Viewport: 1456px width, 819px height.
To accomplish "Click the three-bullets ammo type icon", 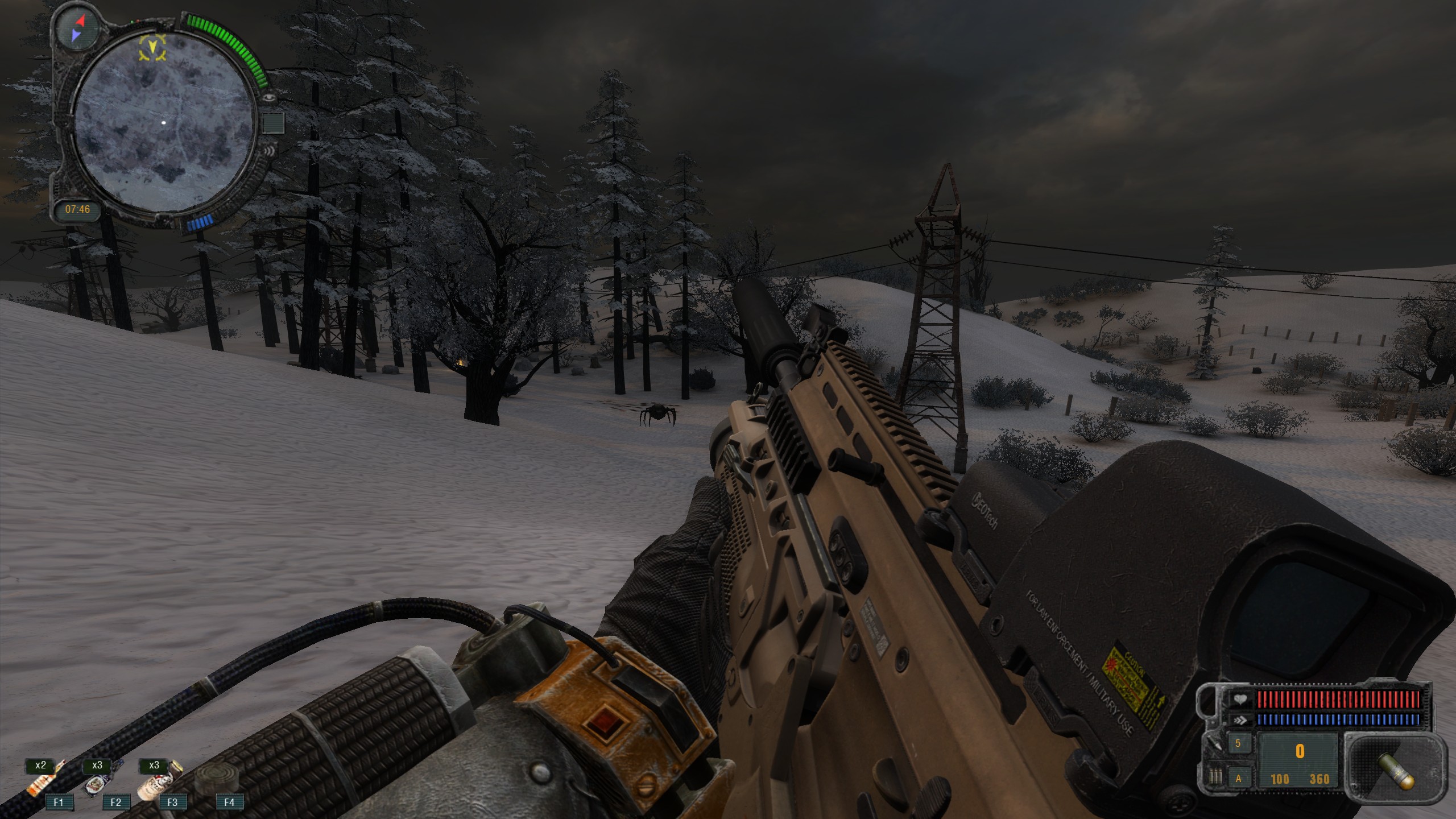I will [1215, 777].
